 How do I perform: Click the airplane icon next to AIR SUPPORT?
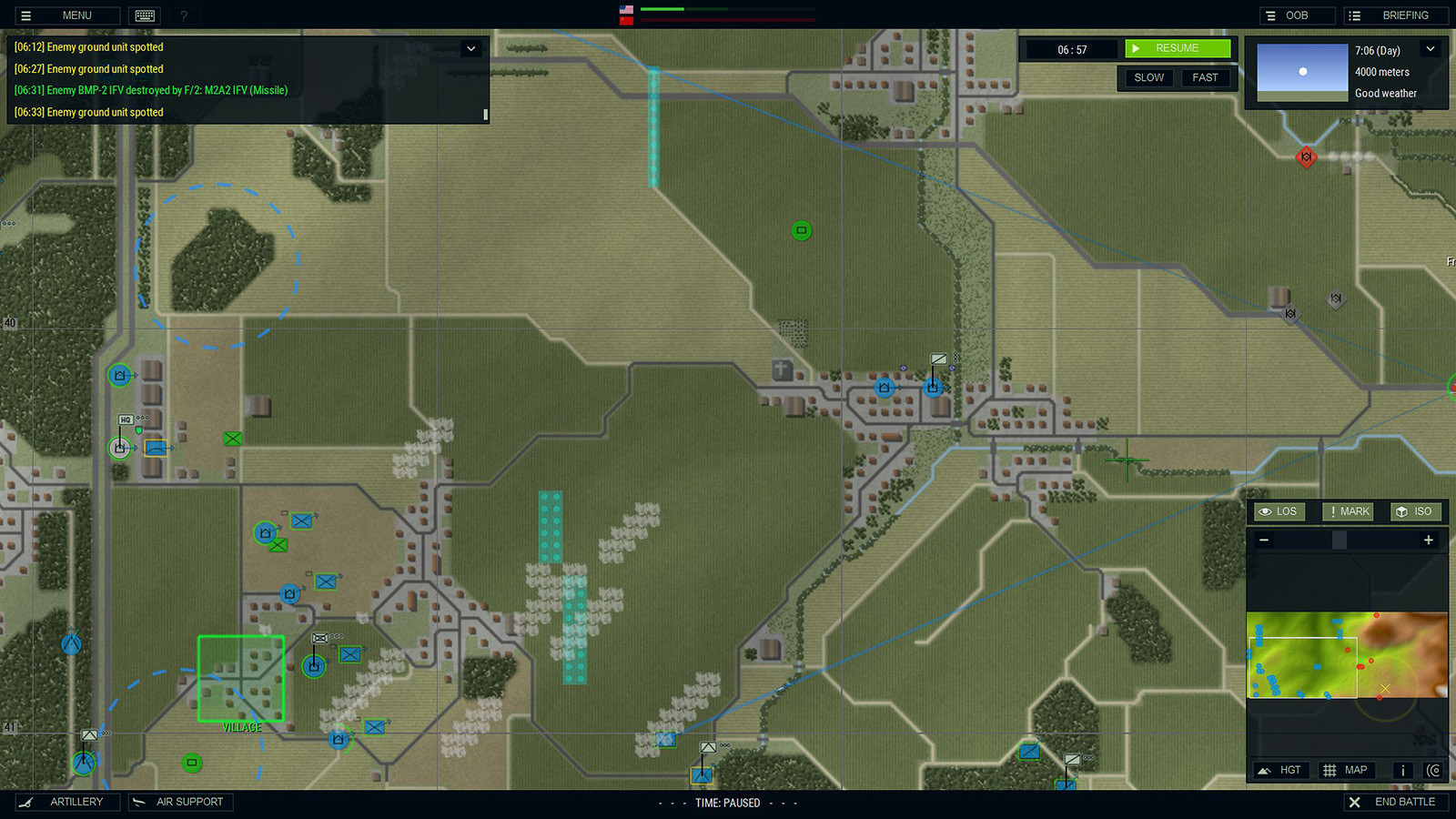pos(140,802)
